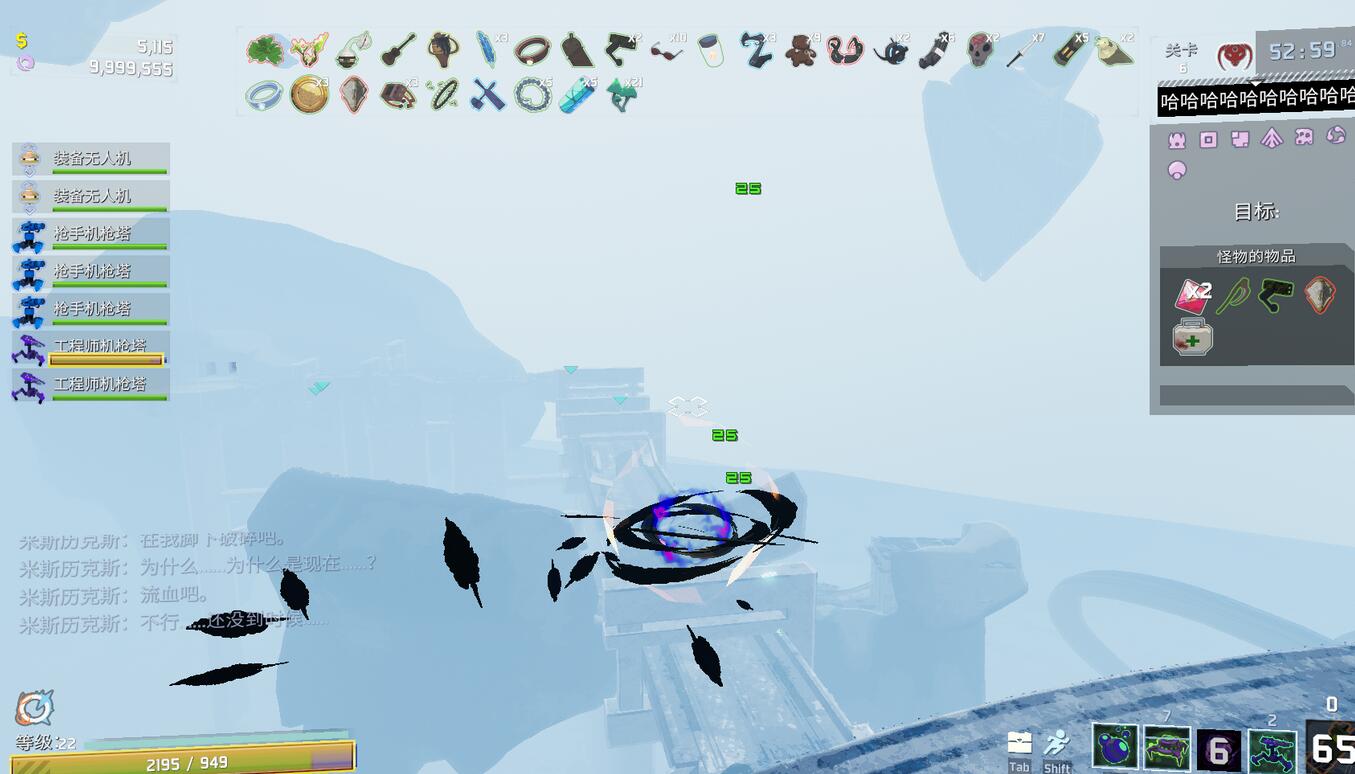Activate the turret skill showing 2 charges

click(1272, 748)
